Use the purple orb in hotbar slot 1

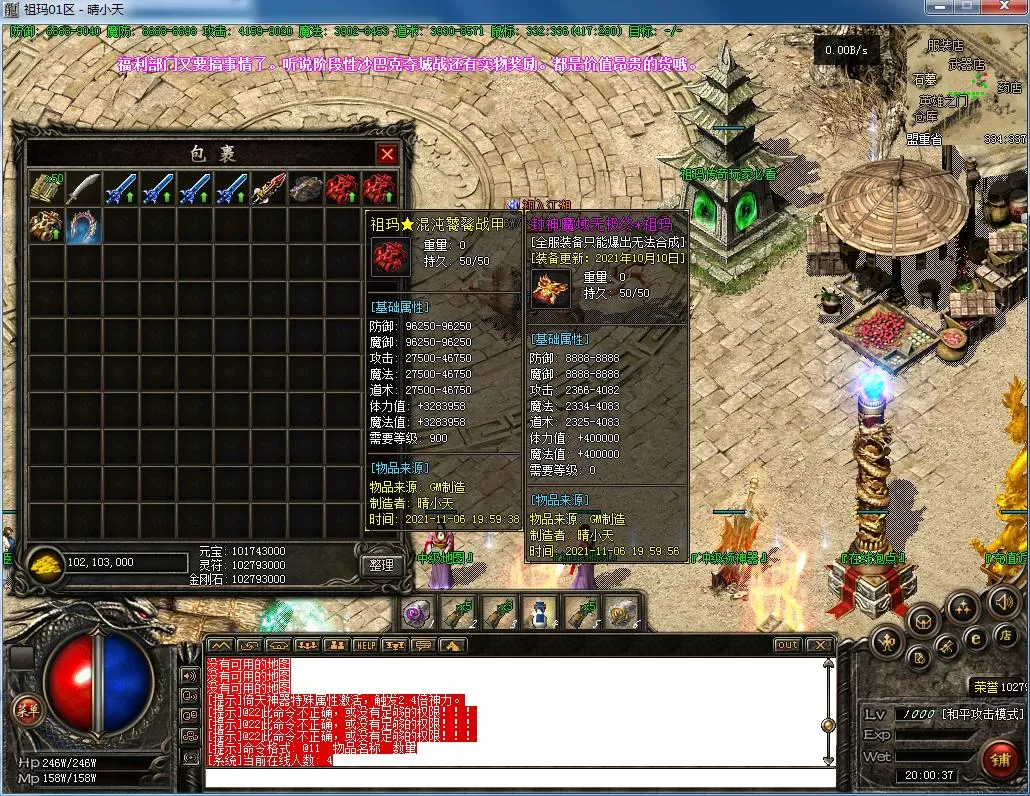pos(418,612)
